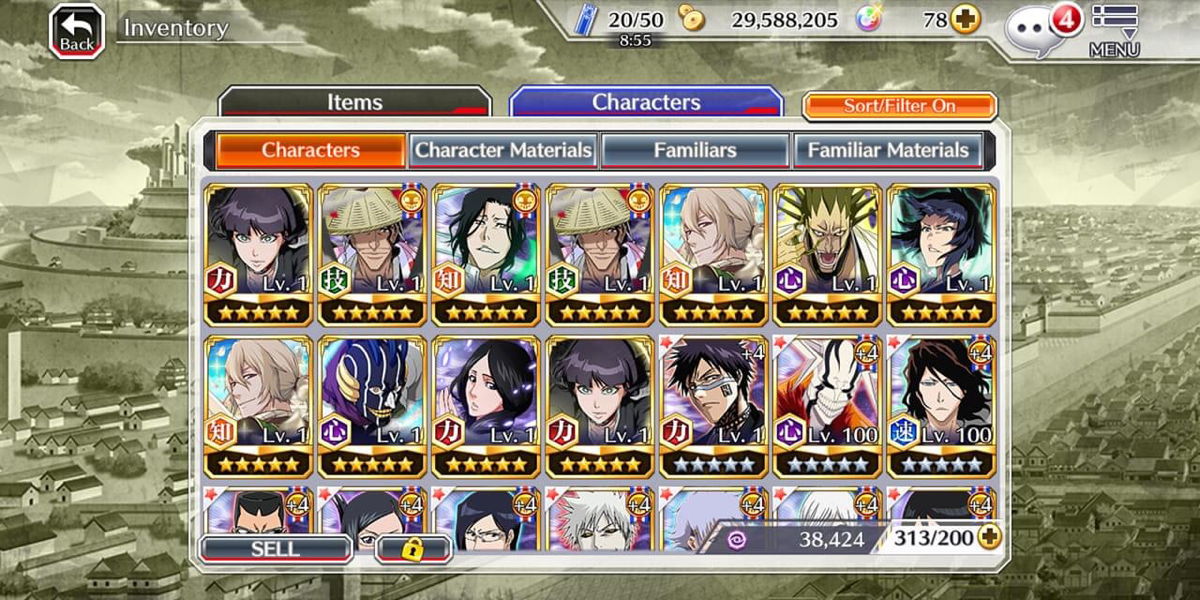This screenshot has height=600, width=1200.
Task: Select the spiky-haired character with bells
Action: [x=827, y=254]
